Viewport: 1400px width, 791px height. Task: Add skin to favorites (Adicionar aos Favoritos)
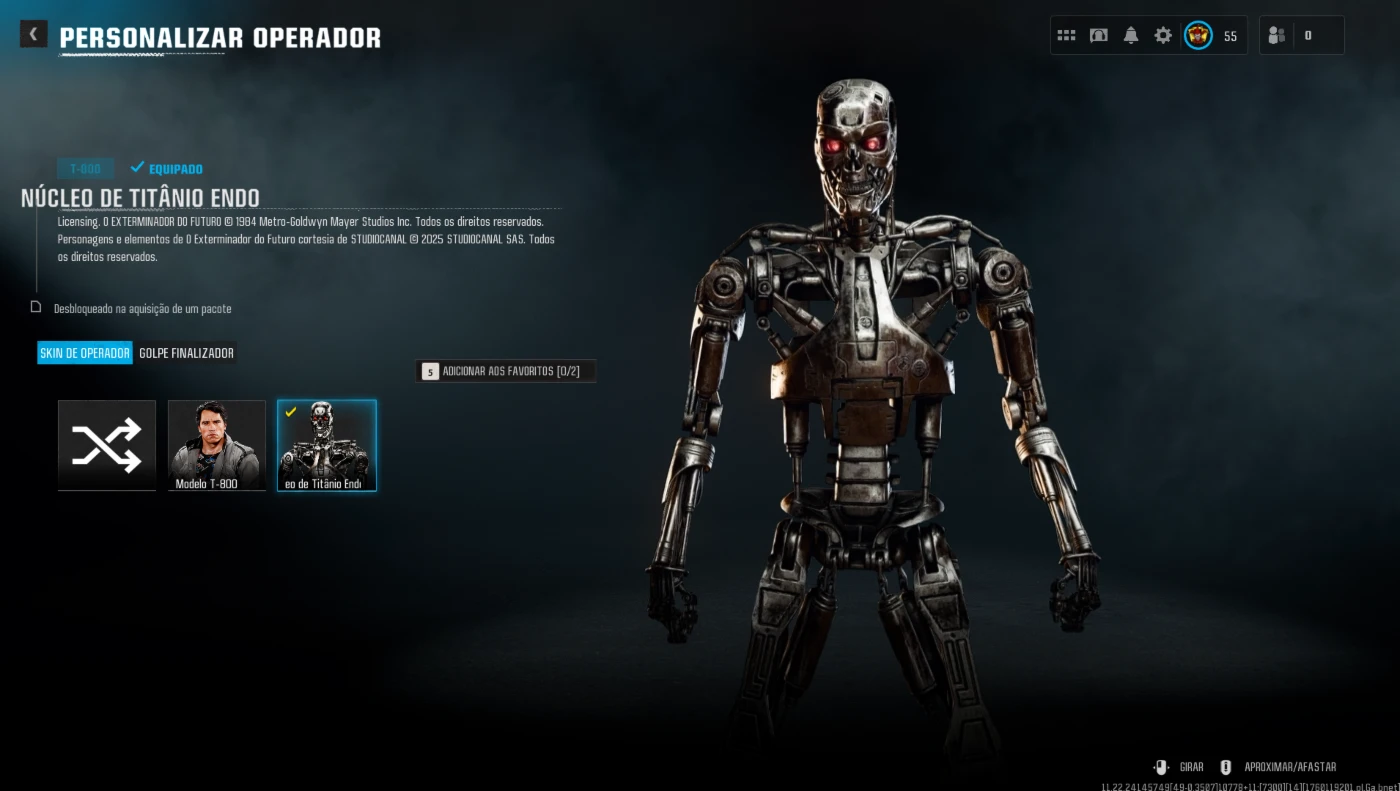[505, 371]
